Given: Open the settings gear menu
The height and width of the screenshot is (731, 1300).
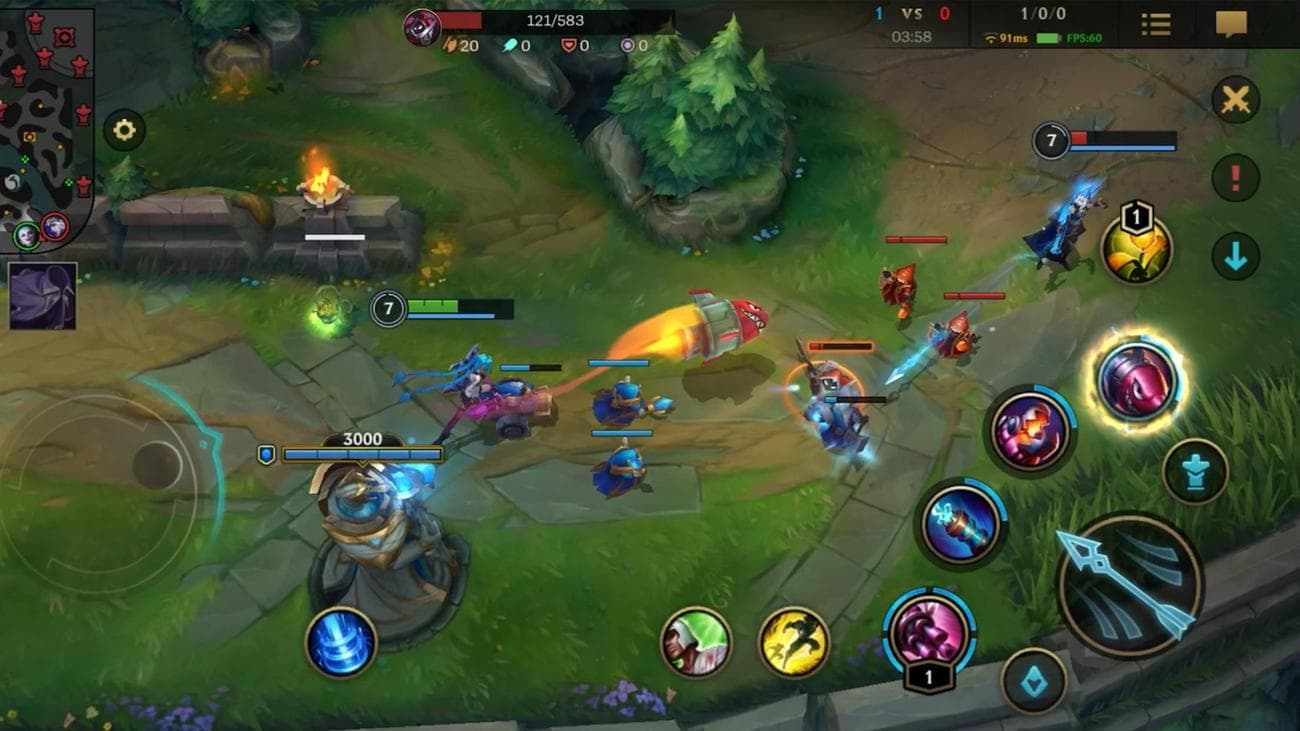Looking at the screenshot, I should pos(125,128).
